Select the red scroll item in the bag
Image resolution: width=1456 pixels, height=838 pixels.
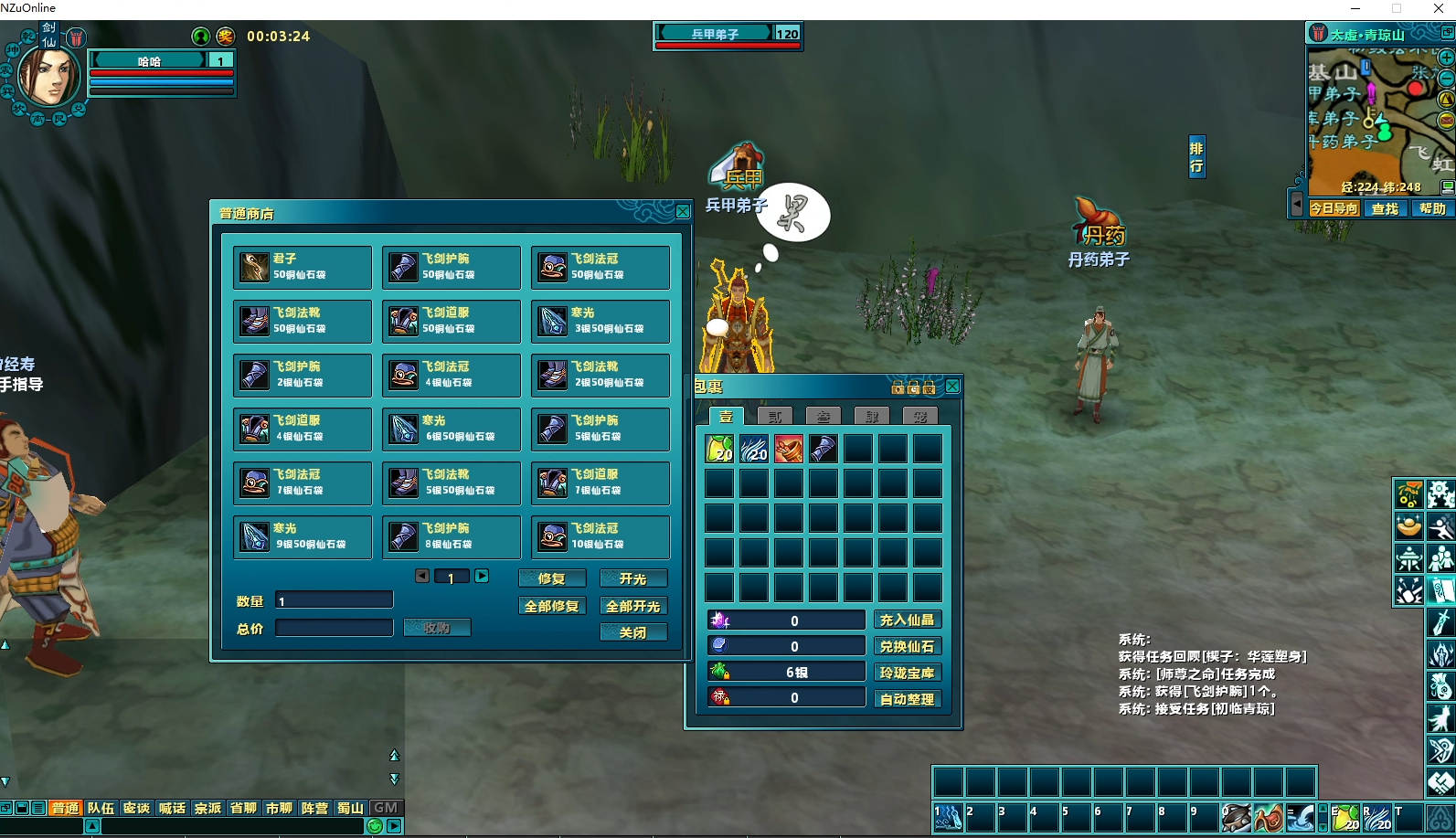(788, 449)
